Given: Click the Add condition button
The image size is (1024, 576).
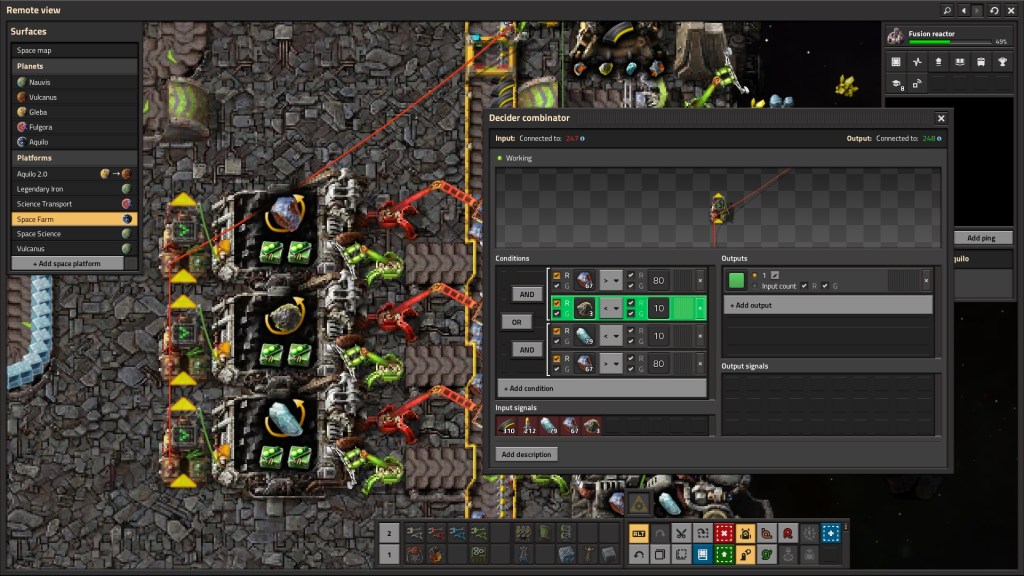Looking at the screenshot, I should [601, 388].
